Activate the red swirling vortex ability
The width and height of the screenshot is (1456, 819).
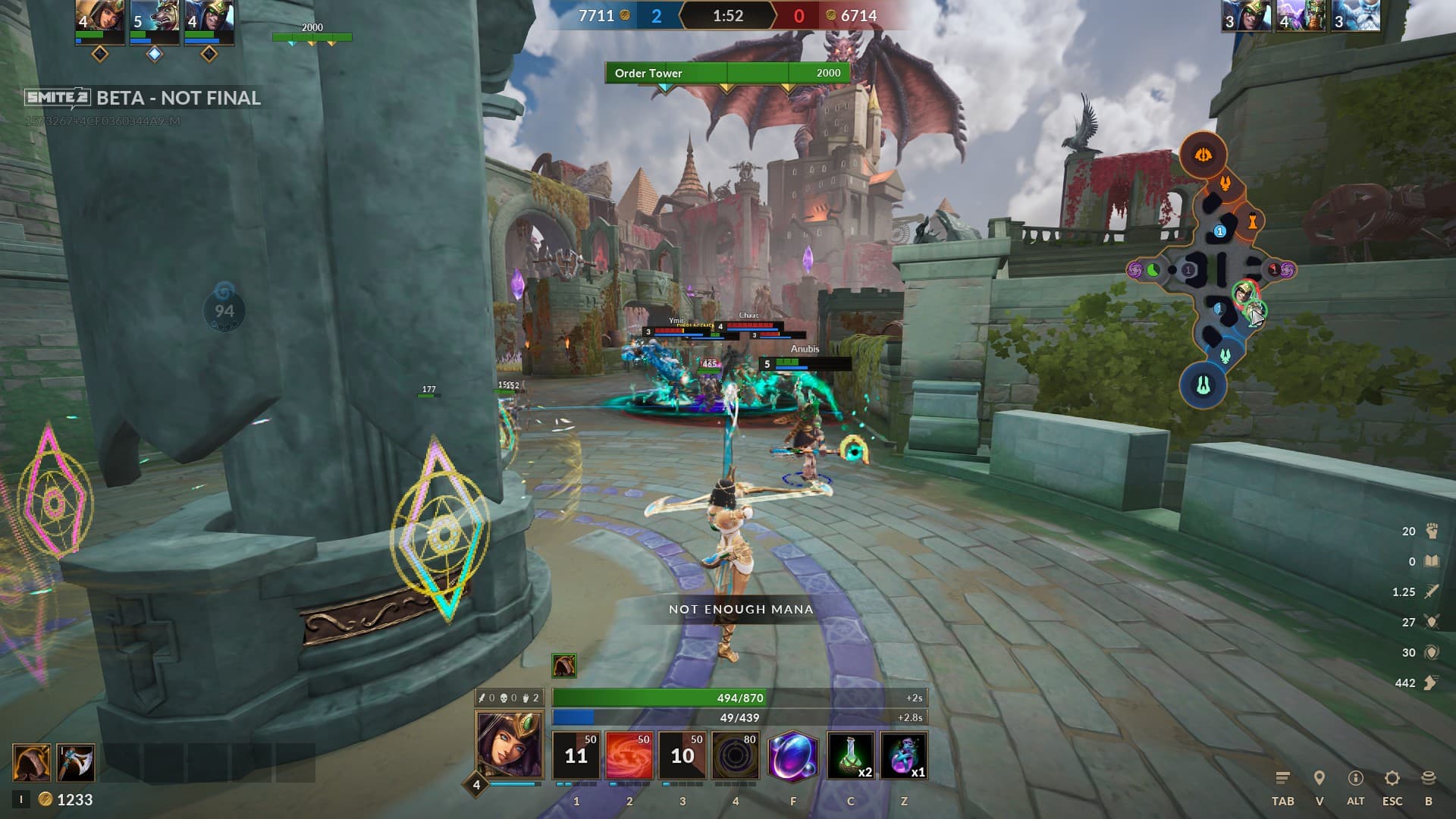click(x=629, y=755)
